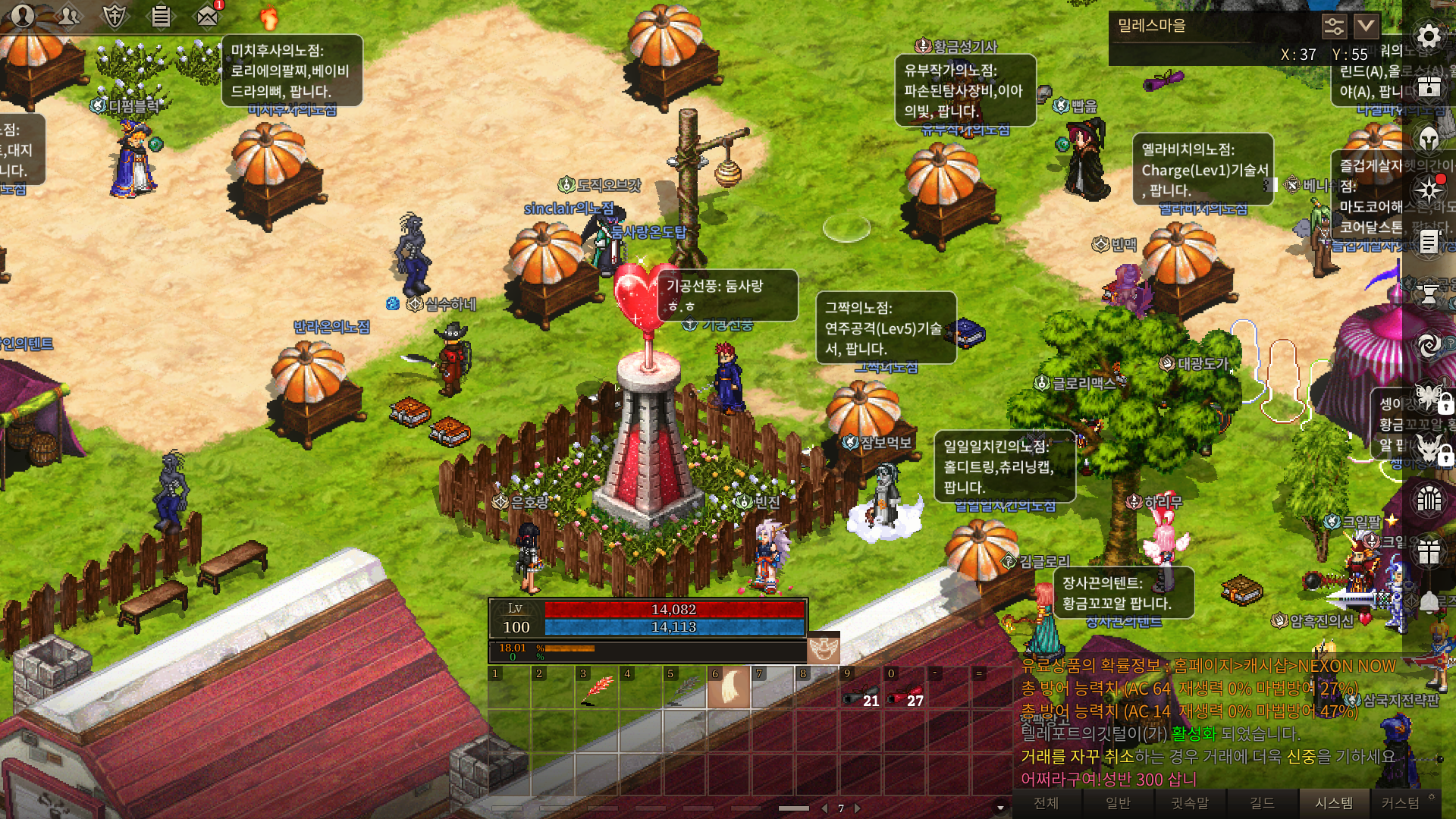Use the red feather in hotbar slot 3
1456x819 pixels.
[x=597, y=689]
